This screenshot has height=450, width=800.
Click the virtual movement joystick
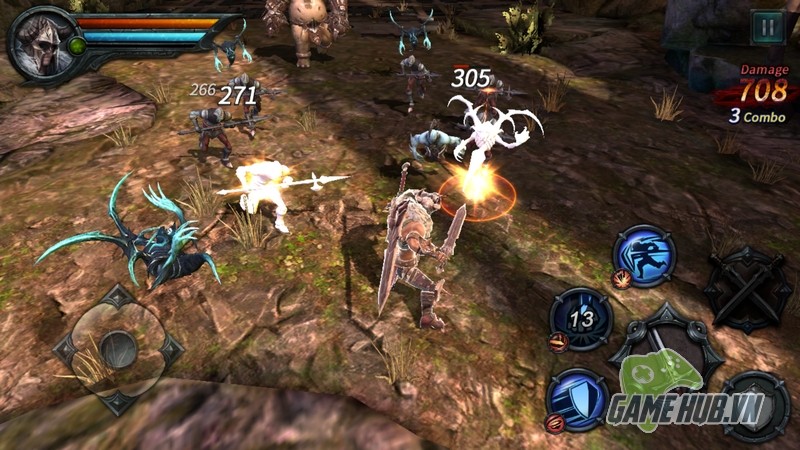(x=118, y=350)
